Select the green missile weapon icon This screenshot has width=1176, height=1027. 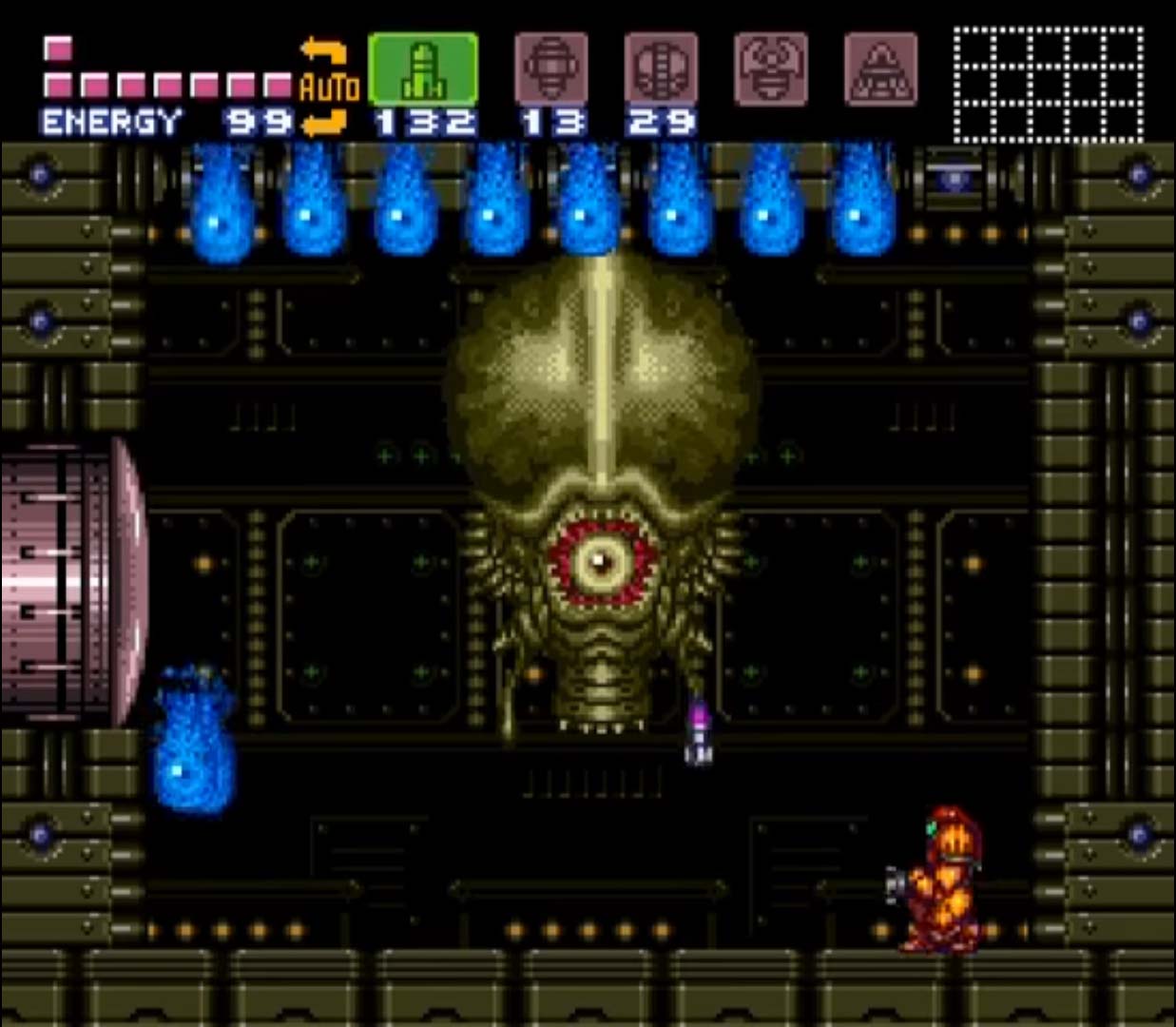(x=423, y=69)
